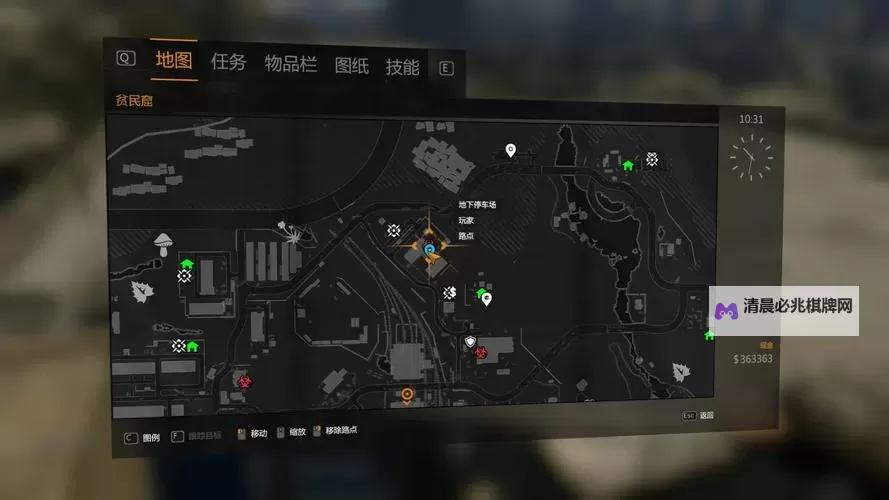Image resolution: width=889 pixels, height=500 pixels.
Task: Select the orange ring marker on the map's bottom edge
Action: [x=407, y=395]
